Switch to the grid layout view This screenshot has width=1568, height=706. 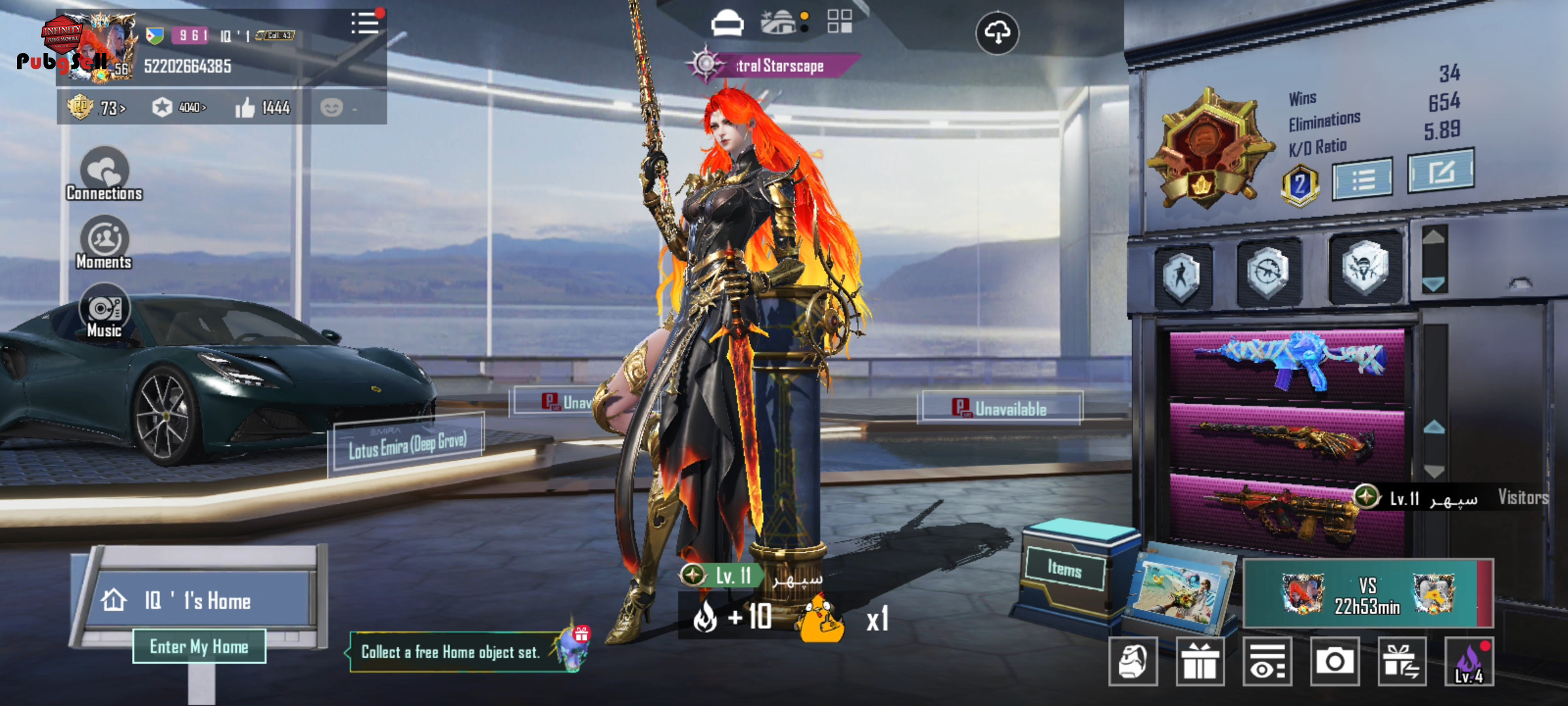tap(840, 22)
